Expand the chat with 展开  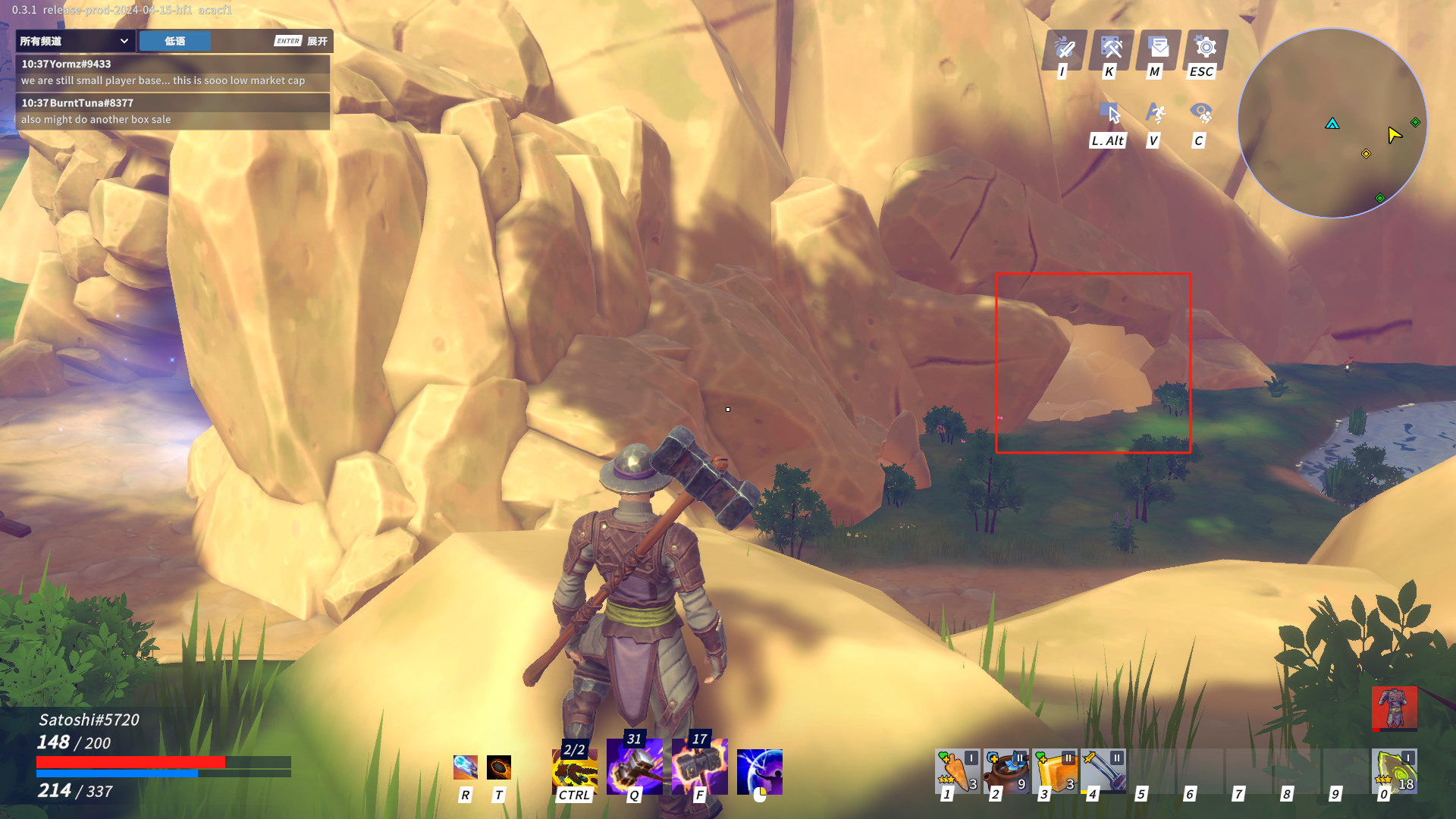point(317,41)
